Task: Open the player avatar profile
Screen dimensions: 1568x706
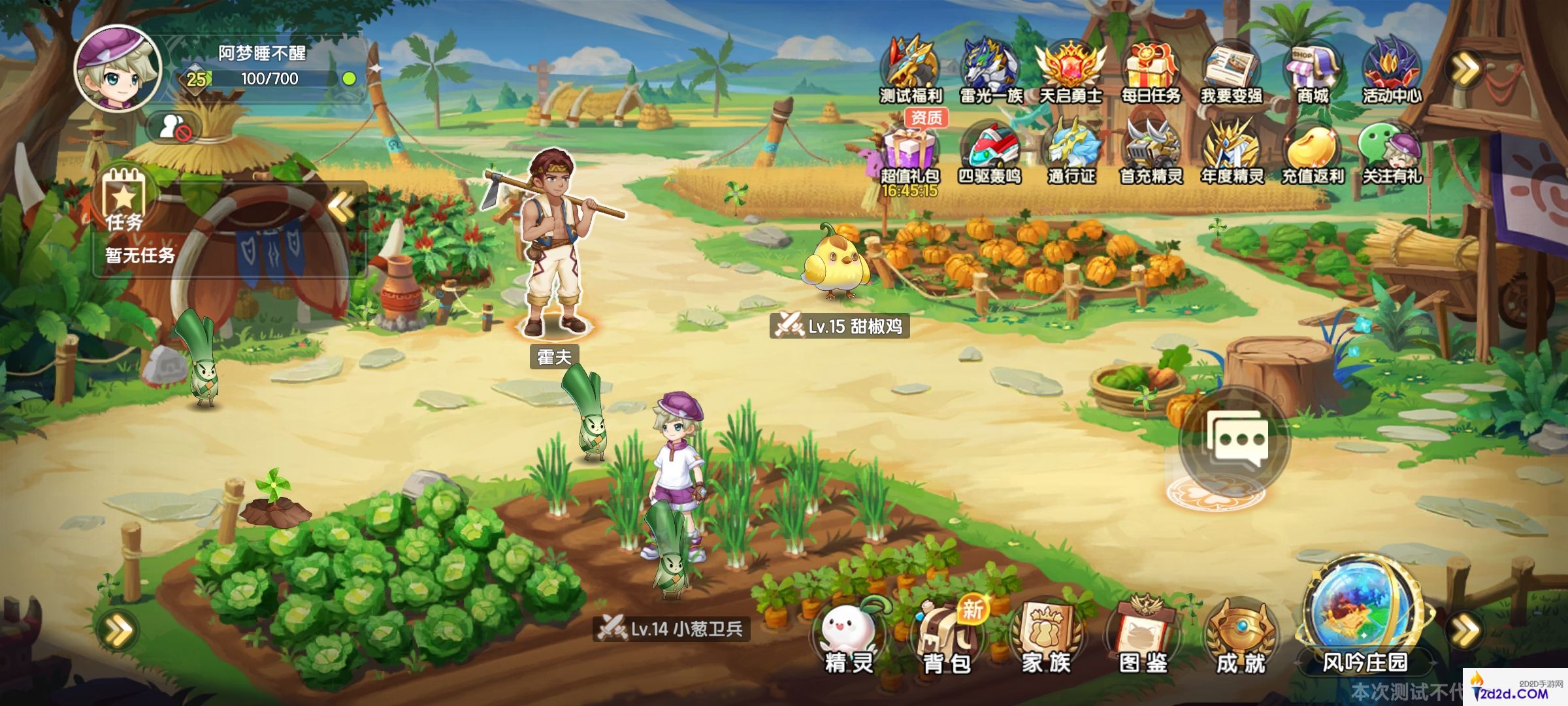Action: (118, 67)
